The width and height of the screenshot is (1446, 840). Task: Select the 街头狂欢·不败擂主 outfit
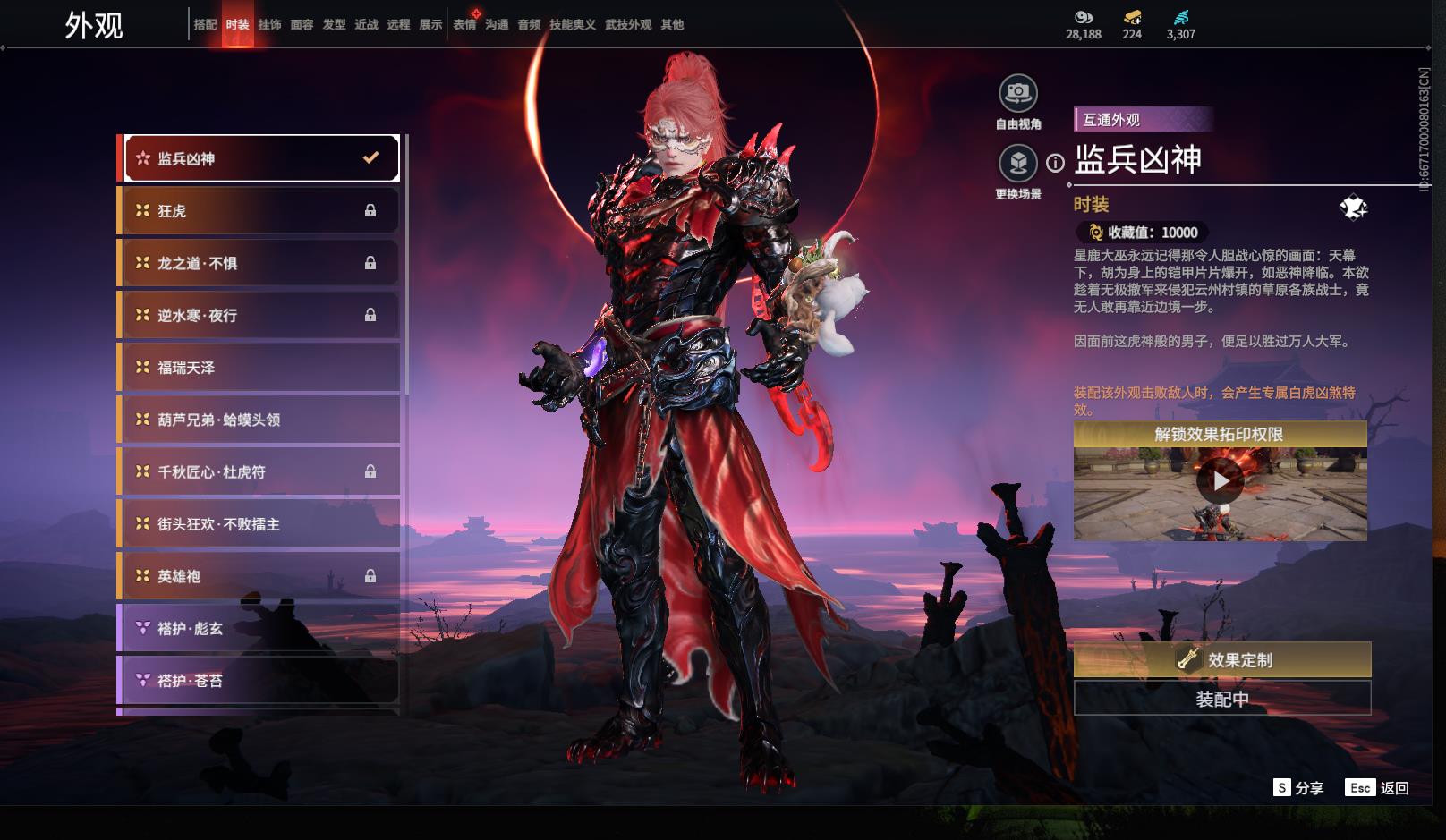(259, 524)
